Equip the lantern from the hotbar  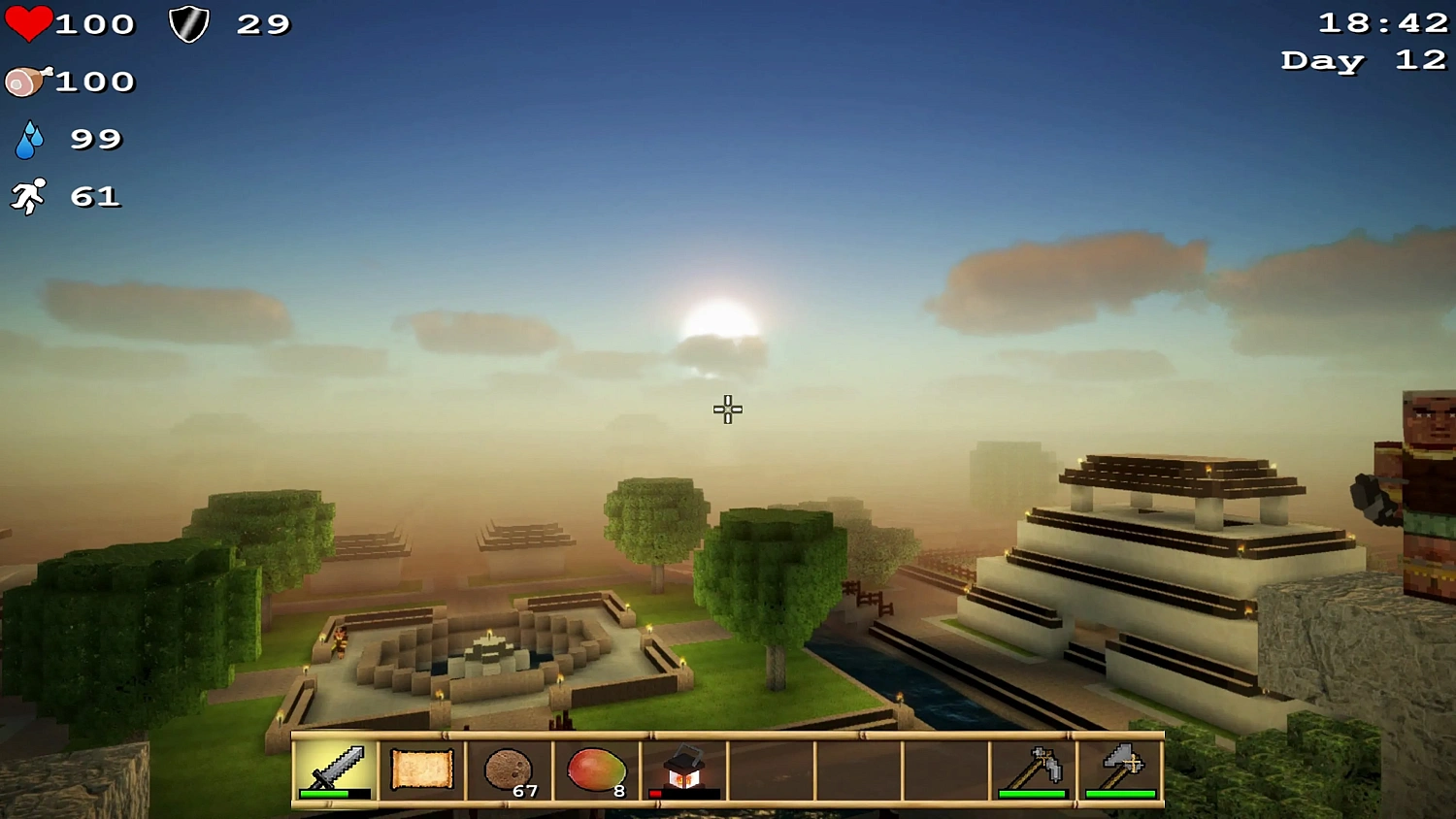click(683, 769)
